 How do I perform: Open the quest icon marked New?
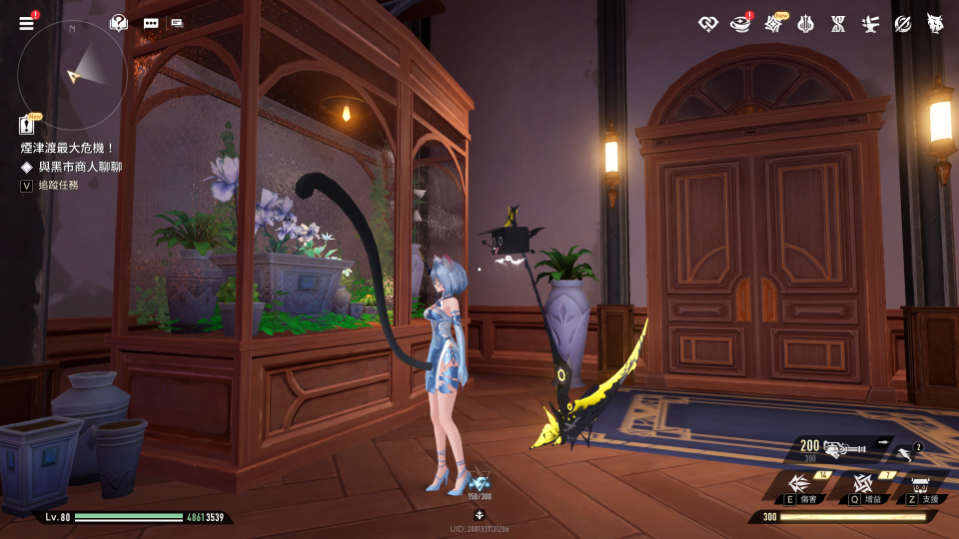click(27, 125)
